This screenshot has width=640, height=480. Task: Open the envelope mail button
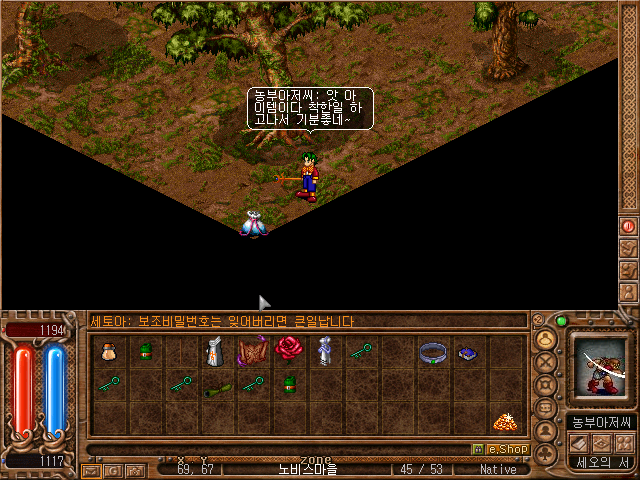point(91,469)
